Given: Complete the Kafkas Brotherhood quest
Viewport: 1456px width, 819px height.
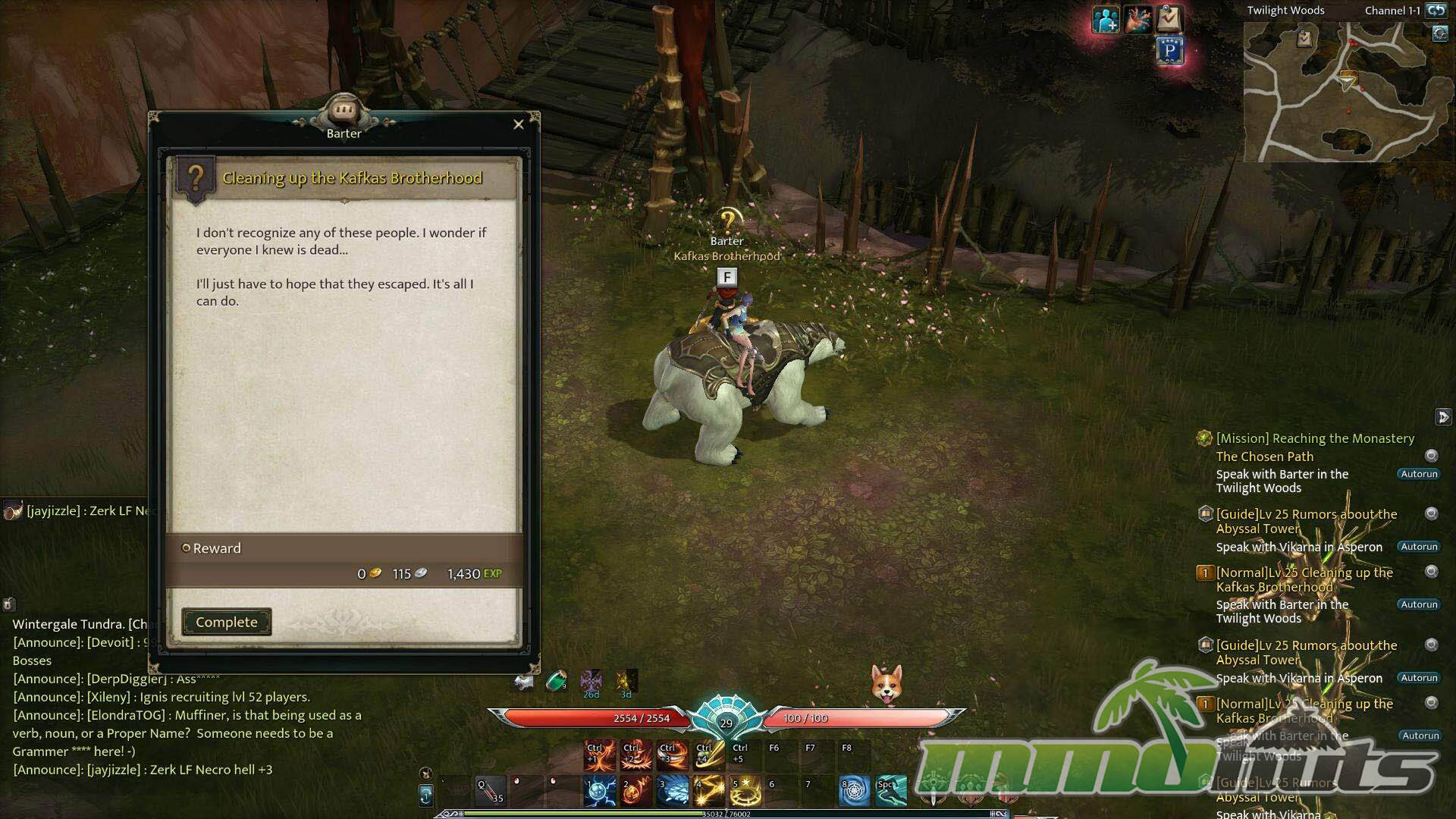Looking at the screenshot, I should (x=226, y=622).
